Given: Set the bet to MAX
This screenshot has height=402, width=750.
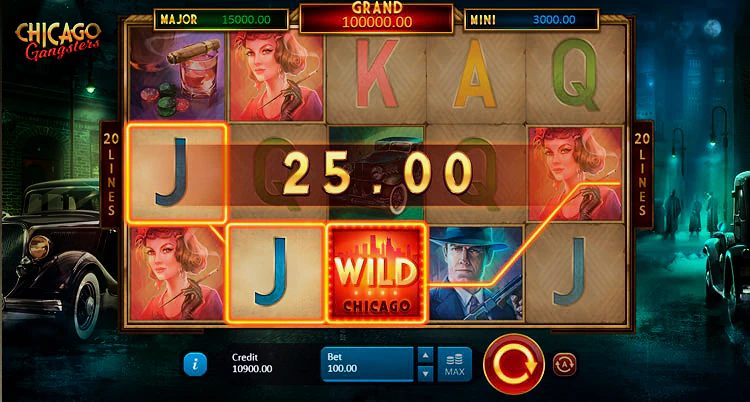Looking at the screenshot, I should (x=454, y=364).
